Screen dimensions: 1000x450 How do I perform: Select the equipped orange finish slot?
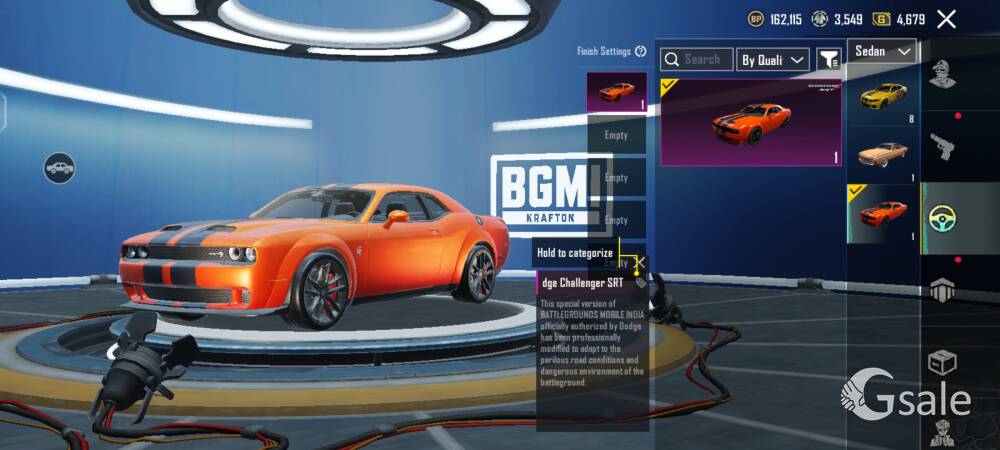[x=616, y=92]
